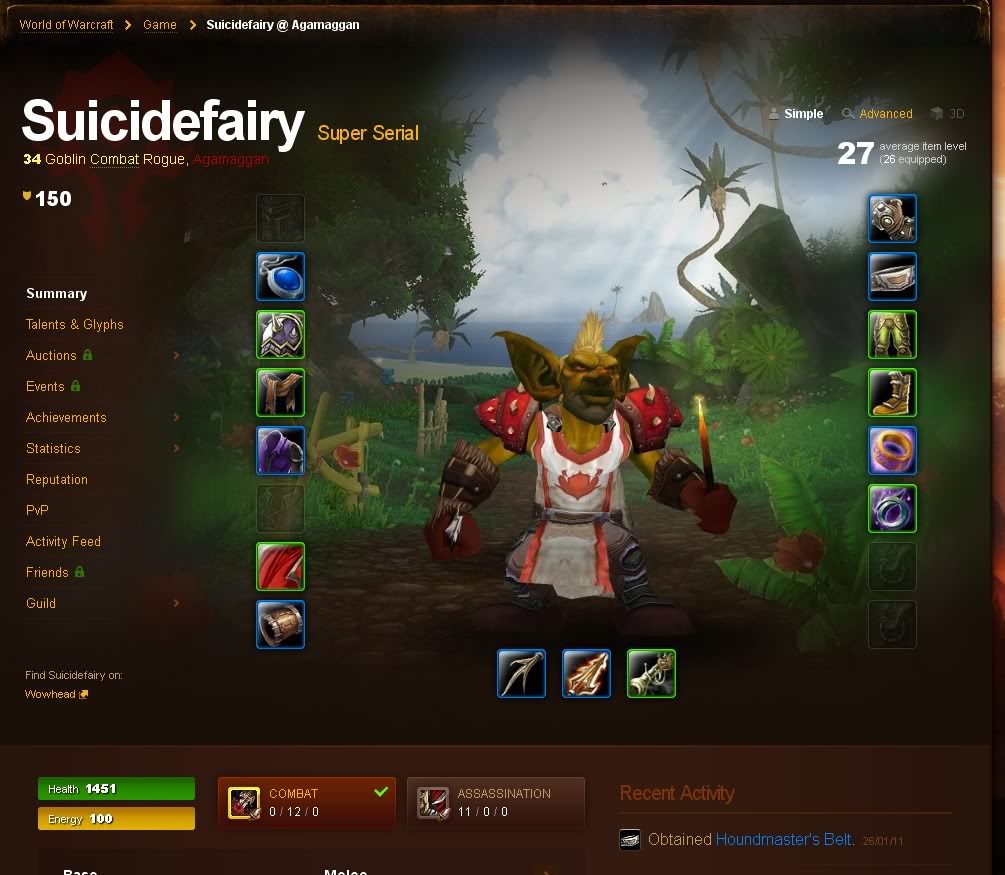Screen dimensions: 1005x875
Task: Inspect the bow ranged weapon slot
Action: pos(522,674)
